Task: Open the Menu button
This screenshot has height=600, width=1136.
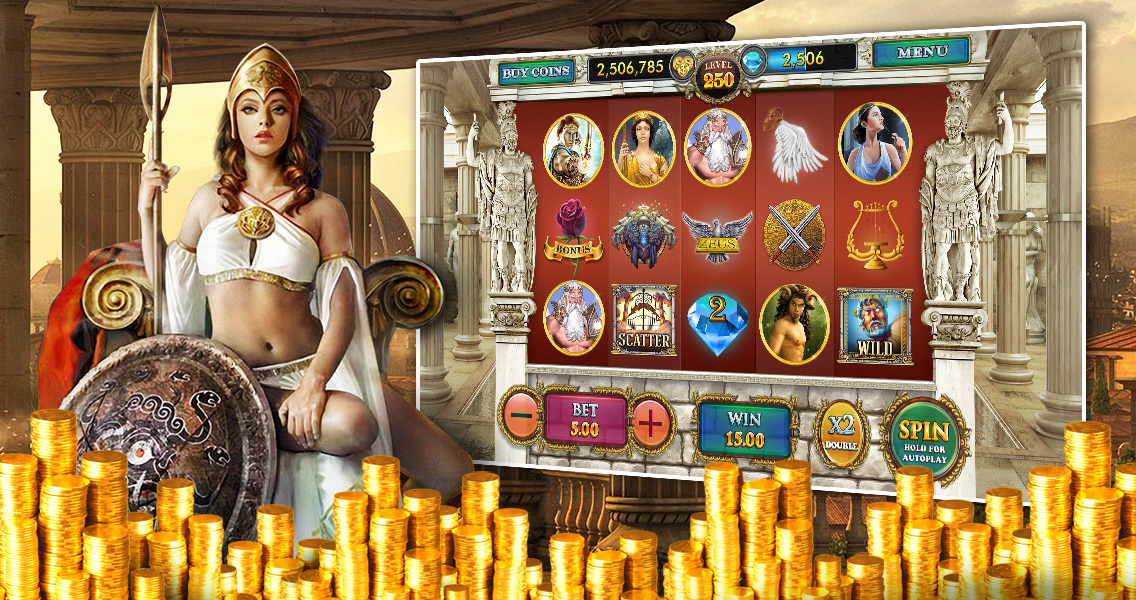Action: tap(921, 52)
